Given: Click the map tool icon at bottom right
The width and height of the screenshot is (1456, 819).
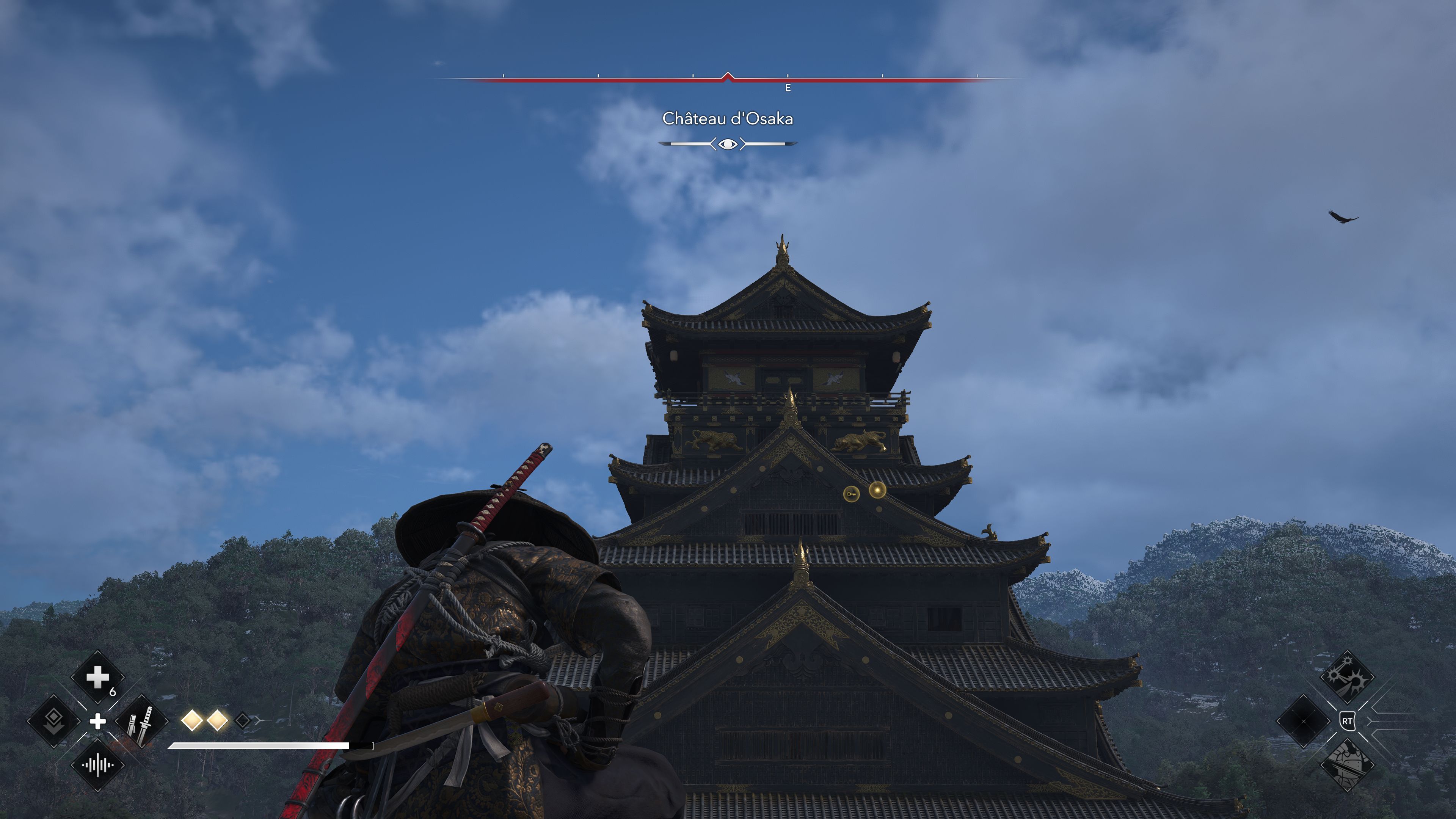Looking at the screenshot, I should pos(1348,766).
